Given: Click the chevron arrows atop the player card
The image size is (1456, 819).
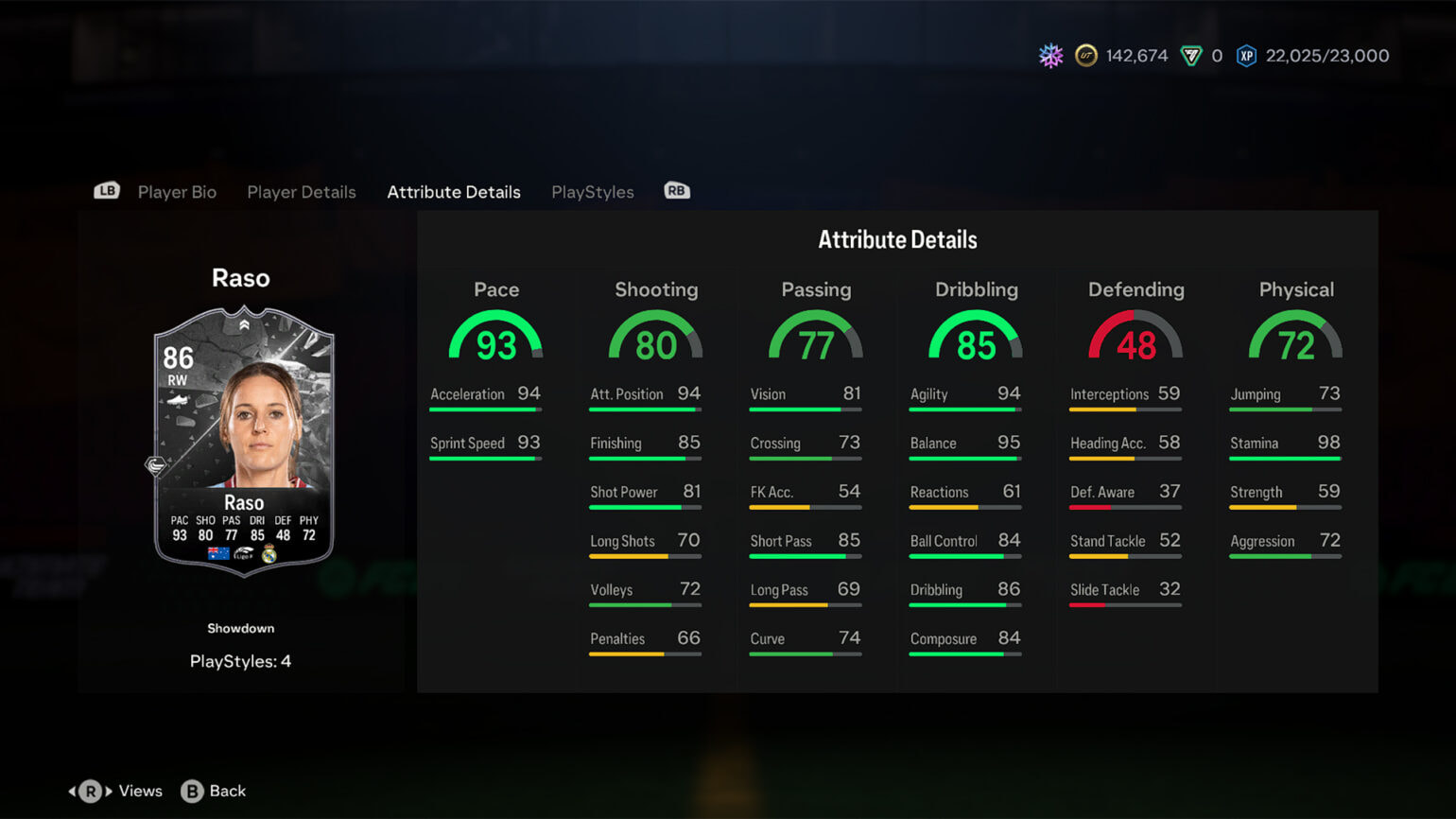Looking at the screenshot, I should pos(244,324).
